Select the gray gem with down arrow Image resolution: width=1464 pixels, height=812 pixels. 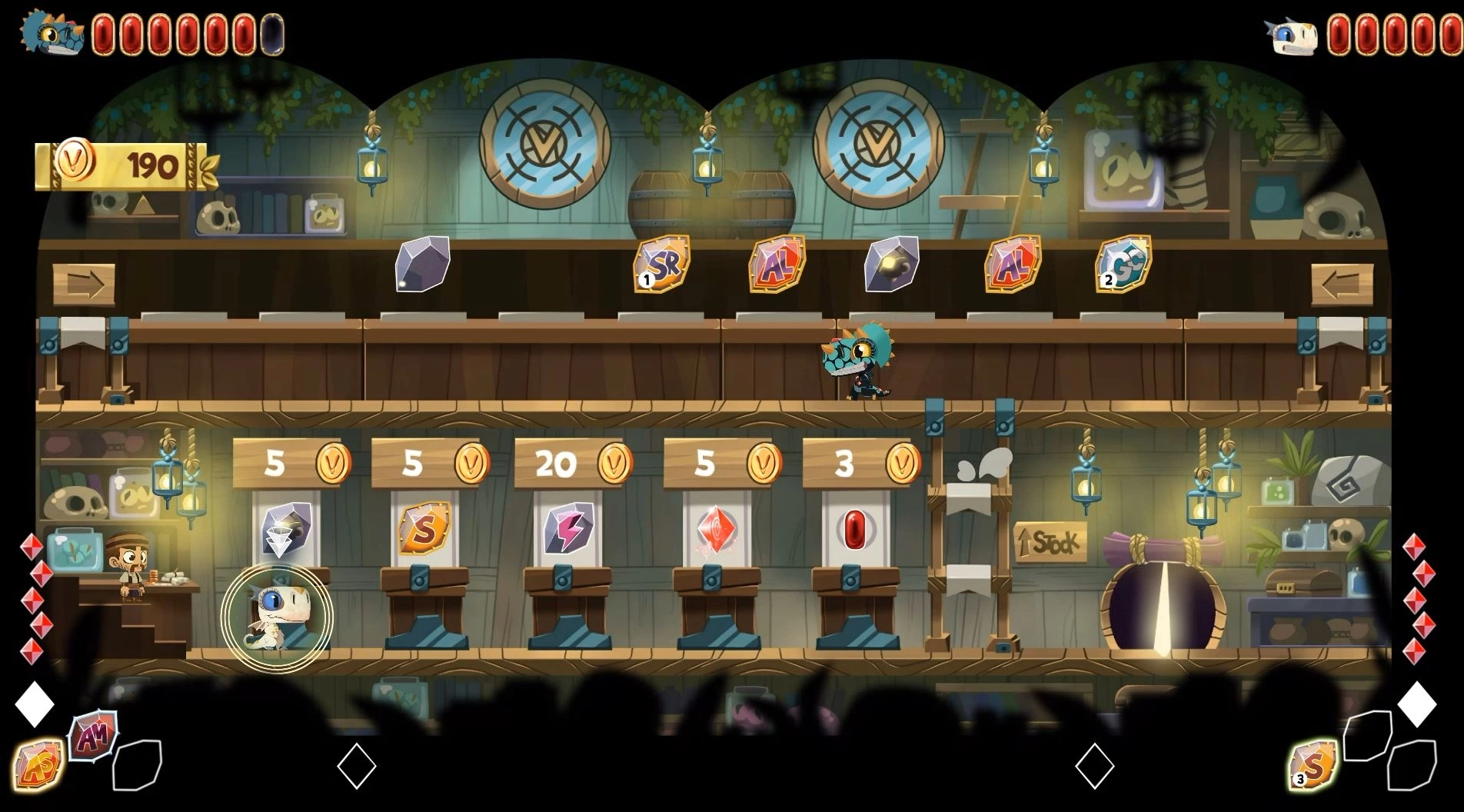pyautogui.click(x=285, y=530)
